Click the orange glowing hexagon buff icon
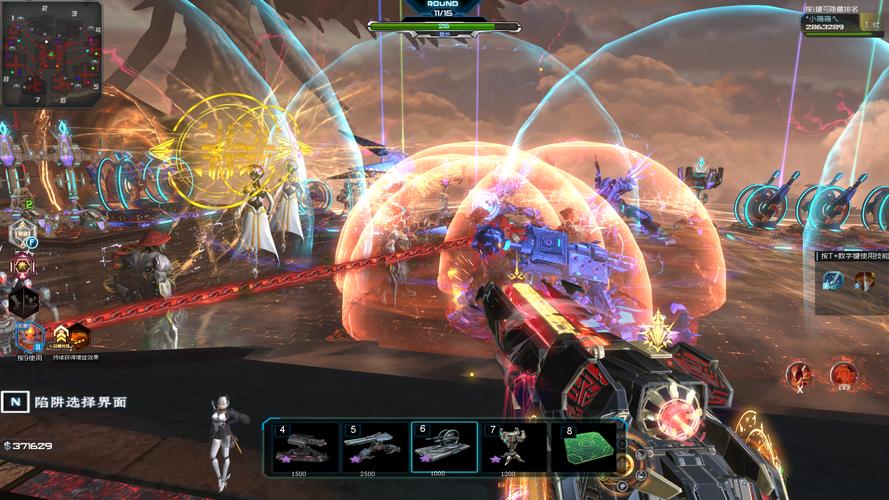This screenshot has width=889, height=500. click(79, 335)
